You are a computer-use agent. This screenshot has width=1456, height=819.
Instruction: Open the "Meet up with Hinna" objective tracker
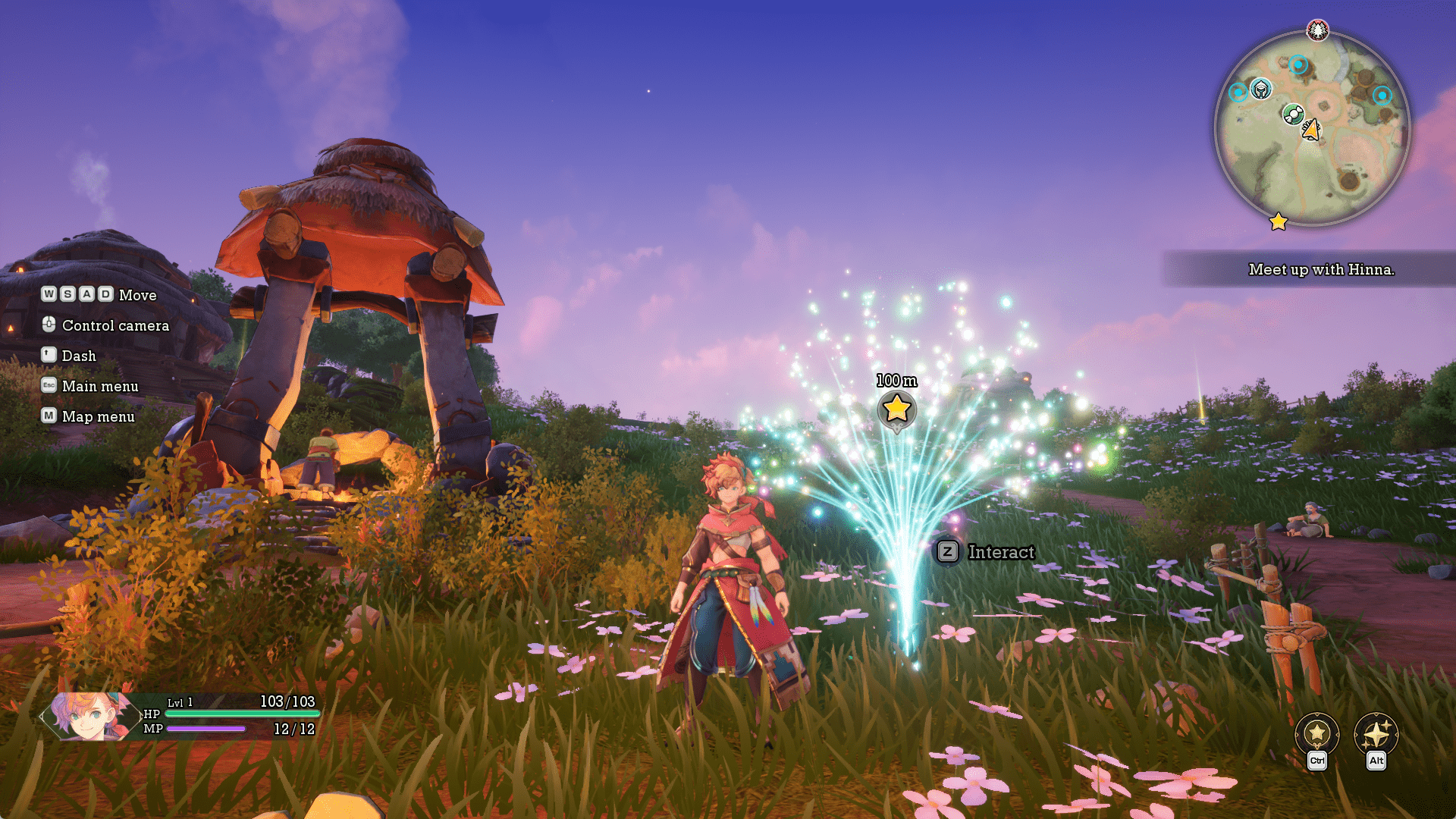(x=1320, y=269)
